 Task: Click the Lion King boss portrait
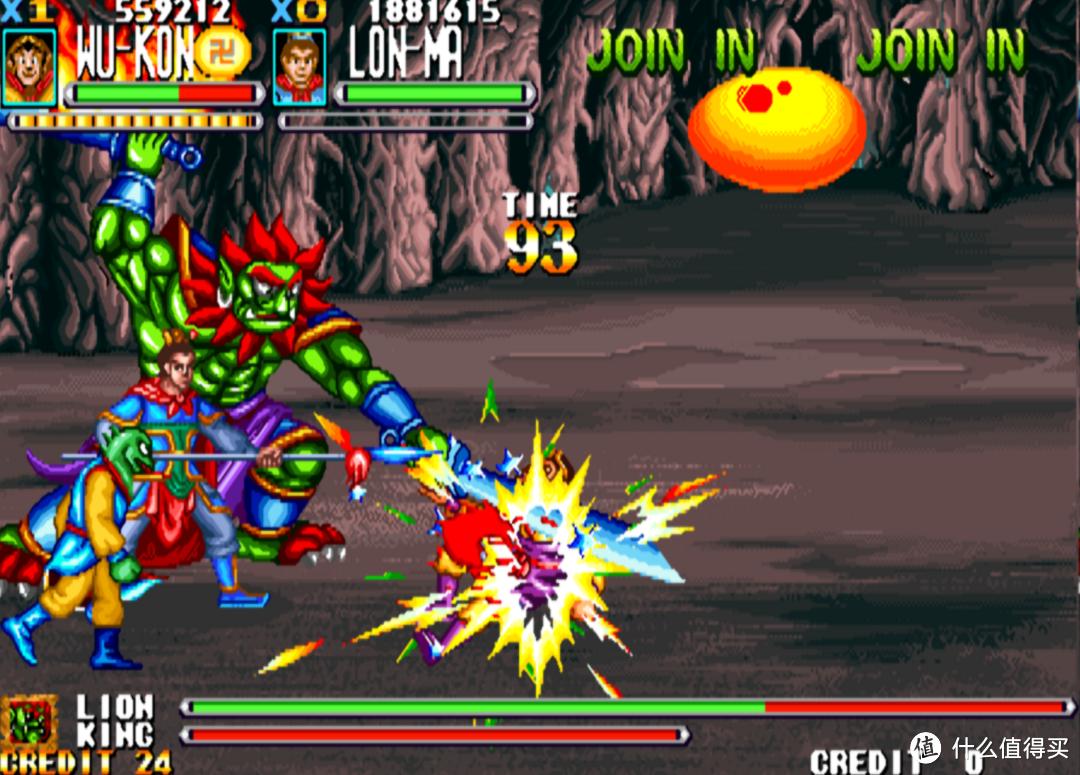28,720
